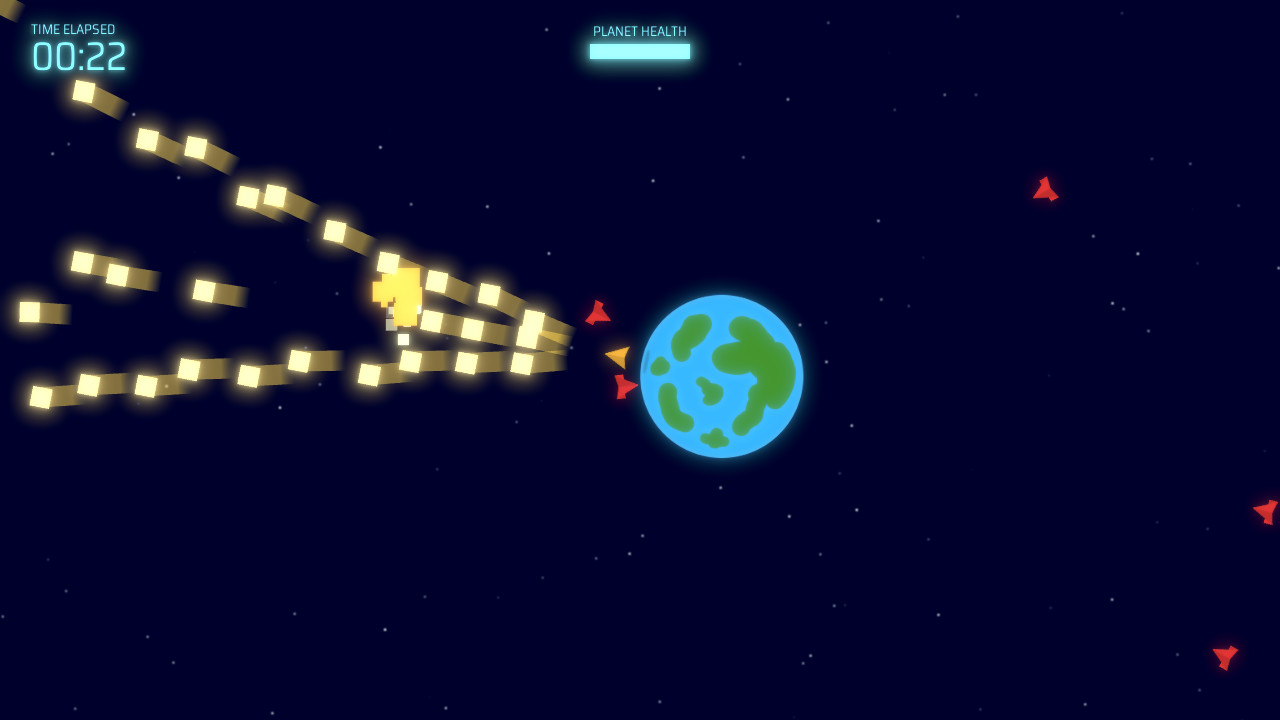Viewport: 1280px width, 720px height.
Task: Click the 00:22 timer readout
Action: coord(80,58)
